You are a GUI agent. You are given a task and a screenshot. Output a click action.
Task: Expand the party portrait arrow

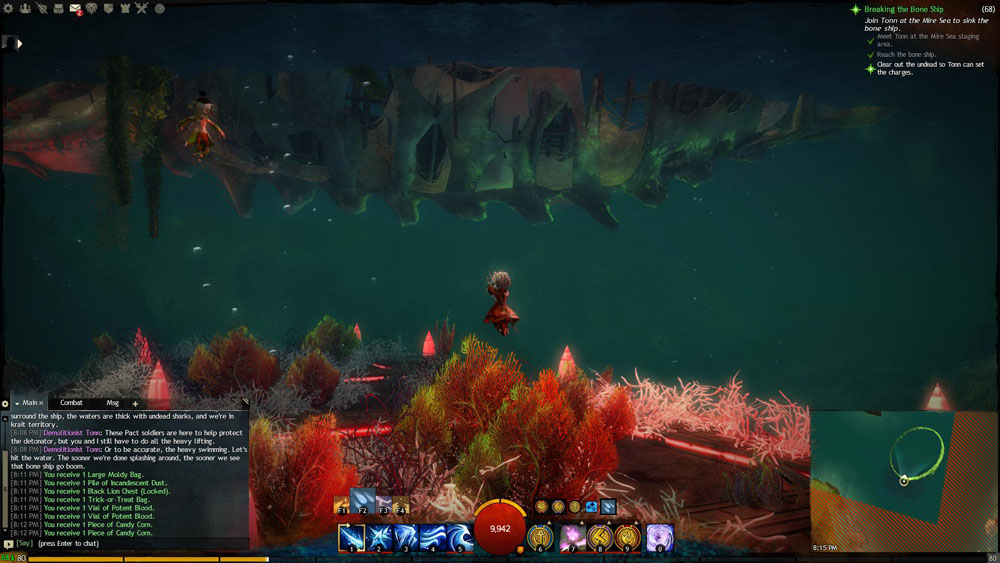(19, 43)
